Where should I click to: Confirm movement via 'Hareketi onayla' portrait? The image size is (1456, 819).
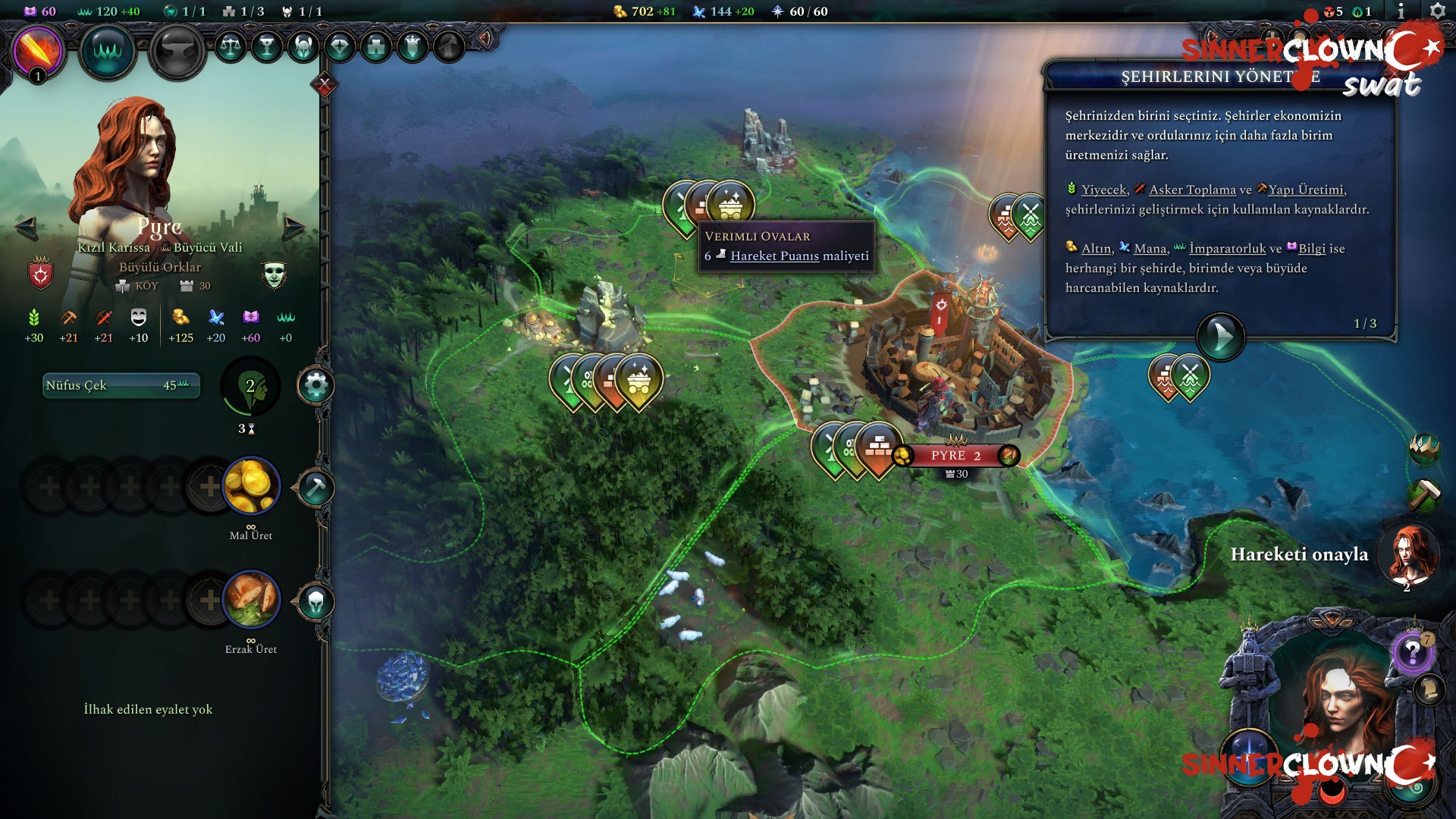(1408, 554)
